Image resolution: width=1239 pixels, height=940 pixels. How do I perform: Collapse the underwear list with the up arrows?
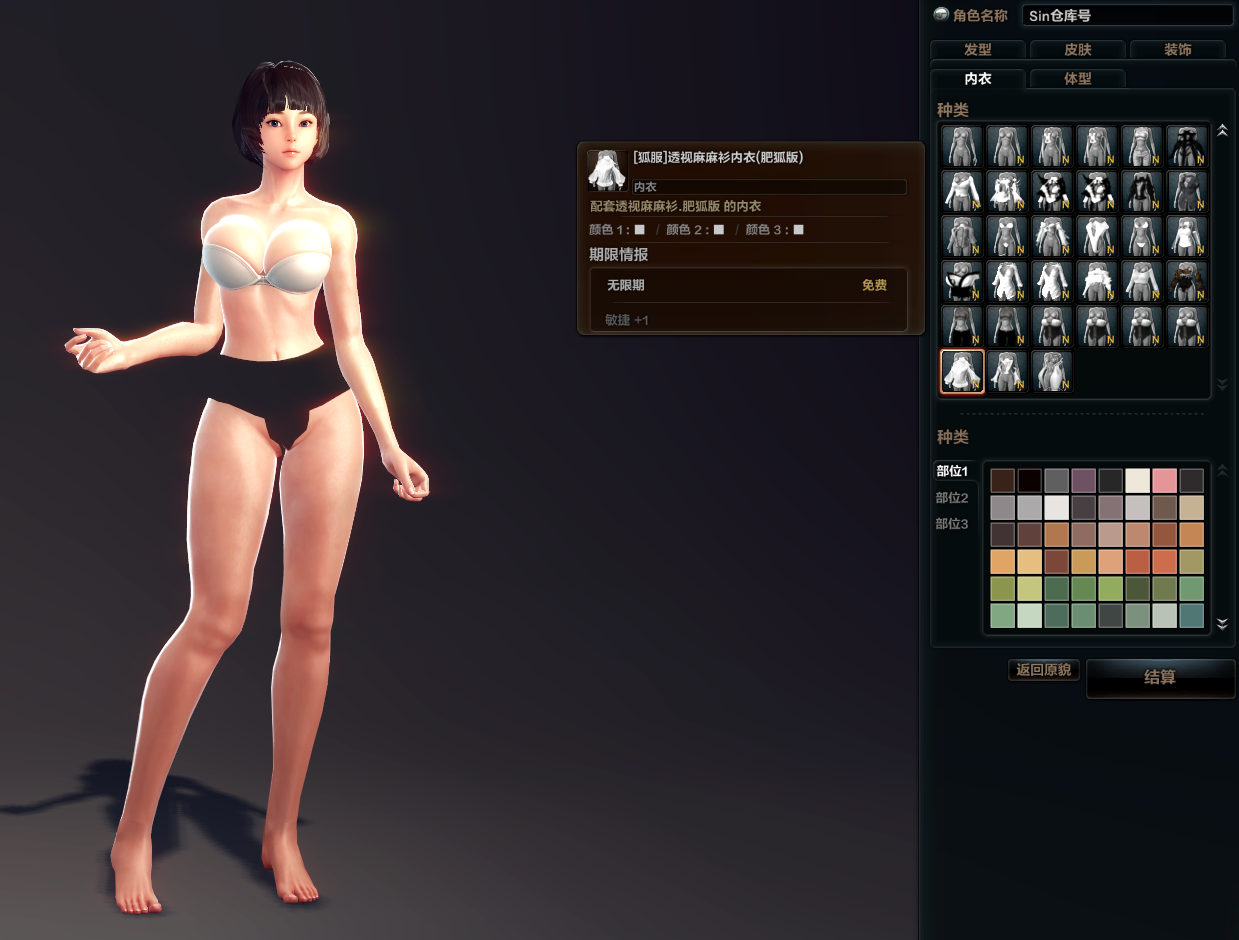[1221, 131]
